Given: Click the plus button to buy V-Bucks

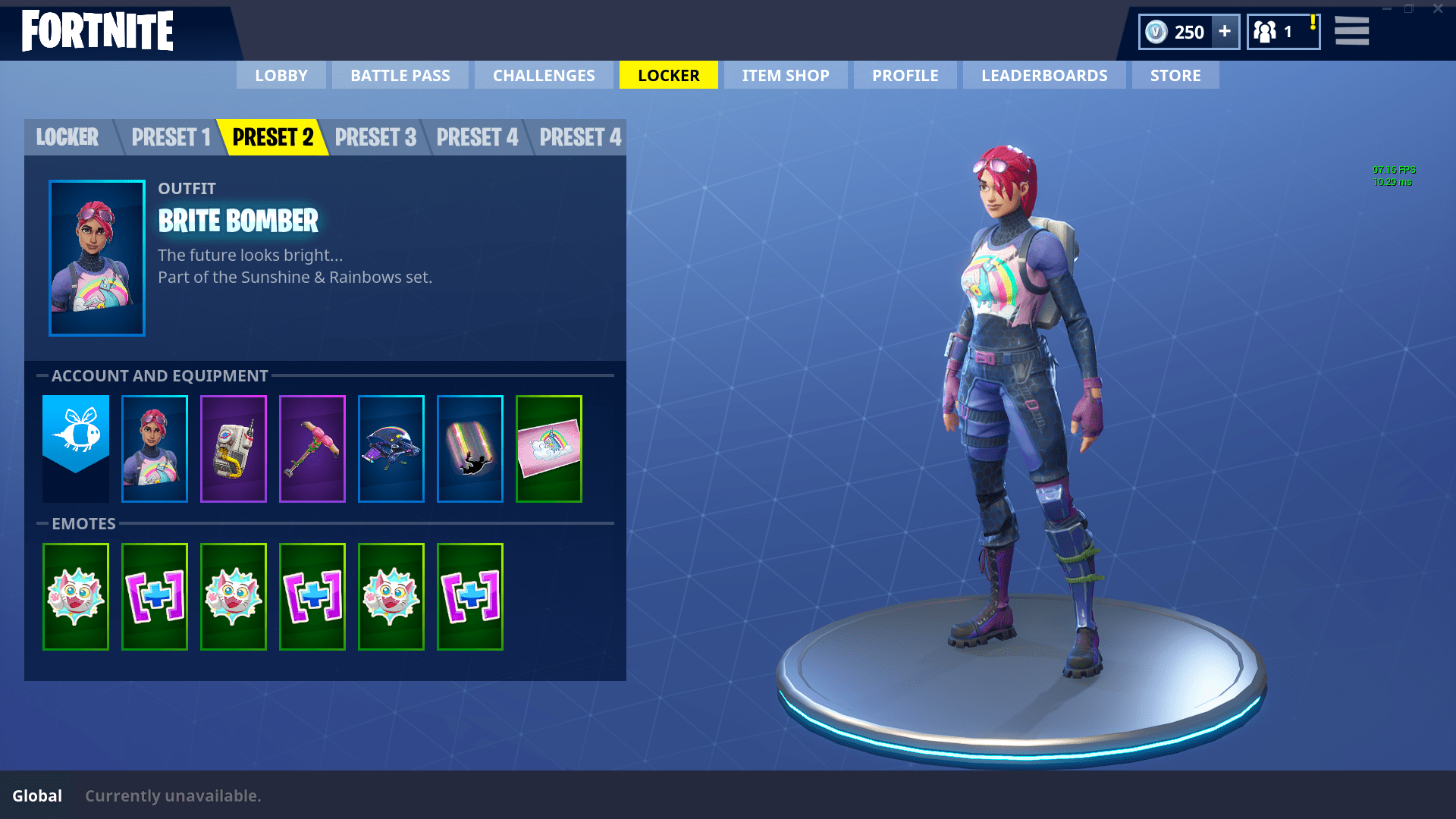Looking at the screenshot, I should (1224, 32).
